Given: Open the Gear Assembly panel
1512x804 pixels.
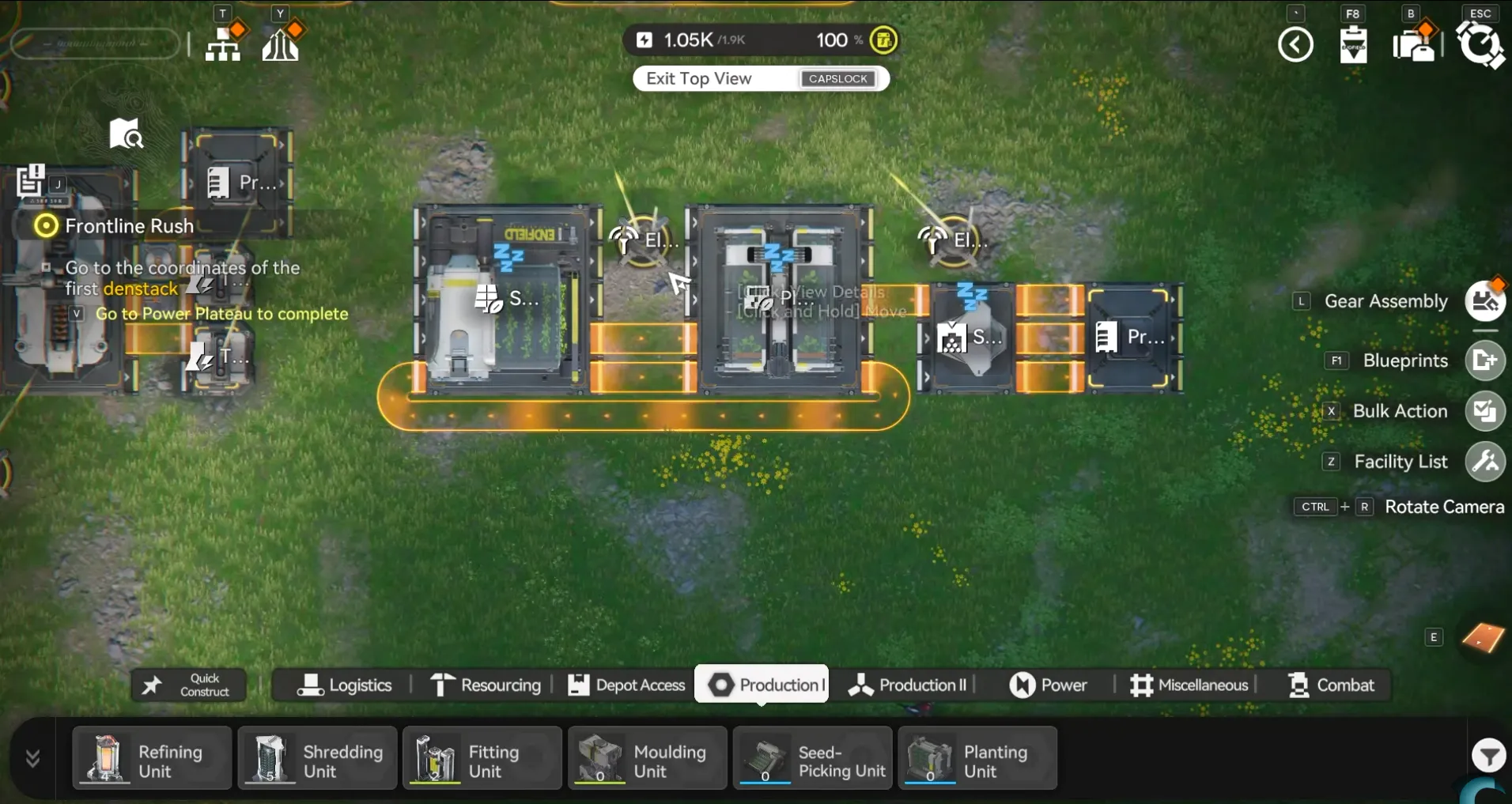Looking at the screenshot, I should pyautogui.click(x=1484, y=301).
